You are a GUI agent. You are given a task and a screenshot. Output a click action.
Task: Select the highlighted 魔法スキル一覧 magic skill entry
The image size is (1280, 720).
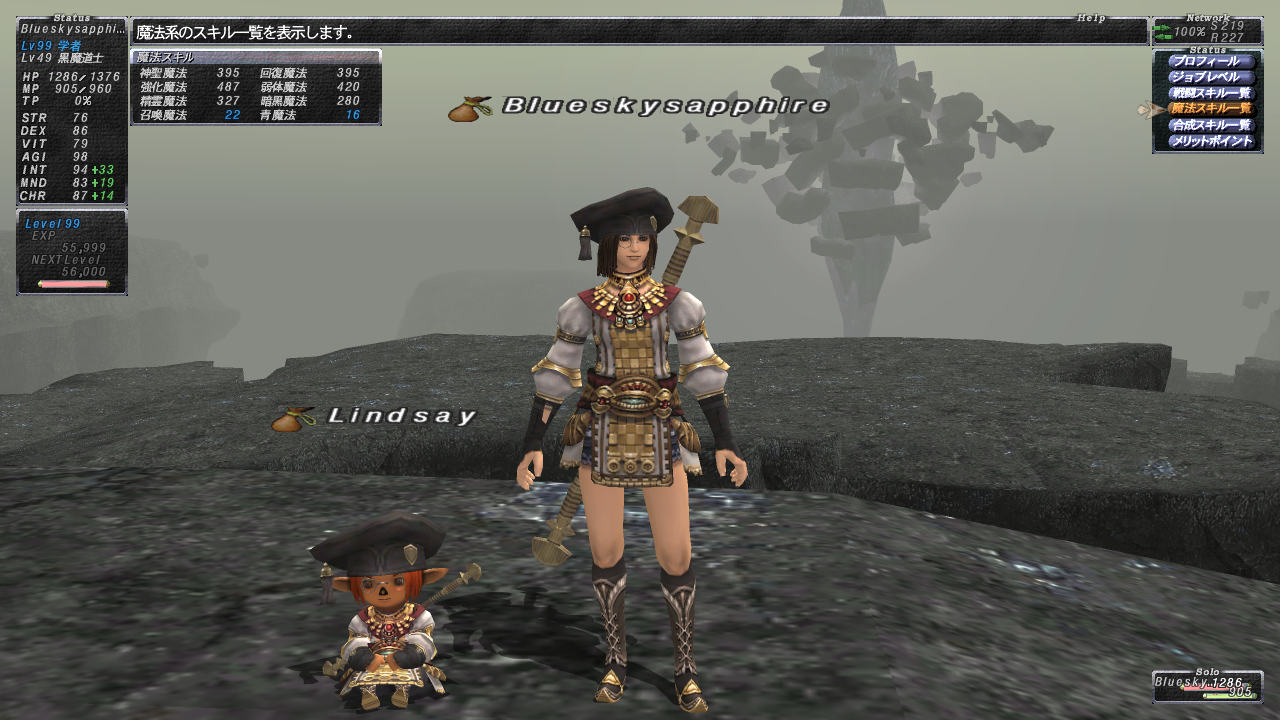1210,109
